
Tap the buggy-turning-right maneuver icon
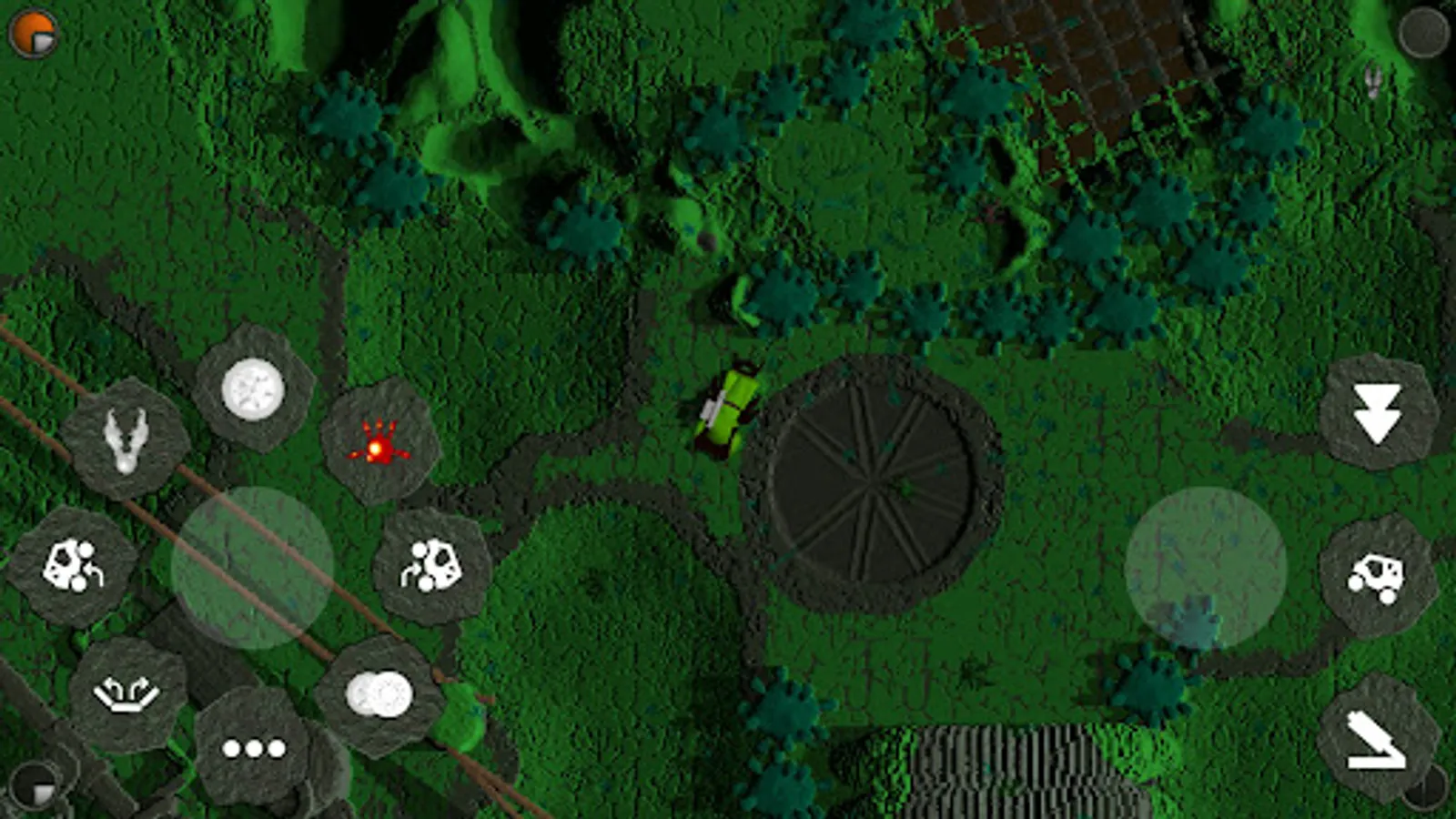click(x=434, y=561)
